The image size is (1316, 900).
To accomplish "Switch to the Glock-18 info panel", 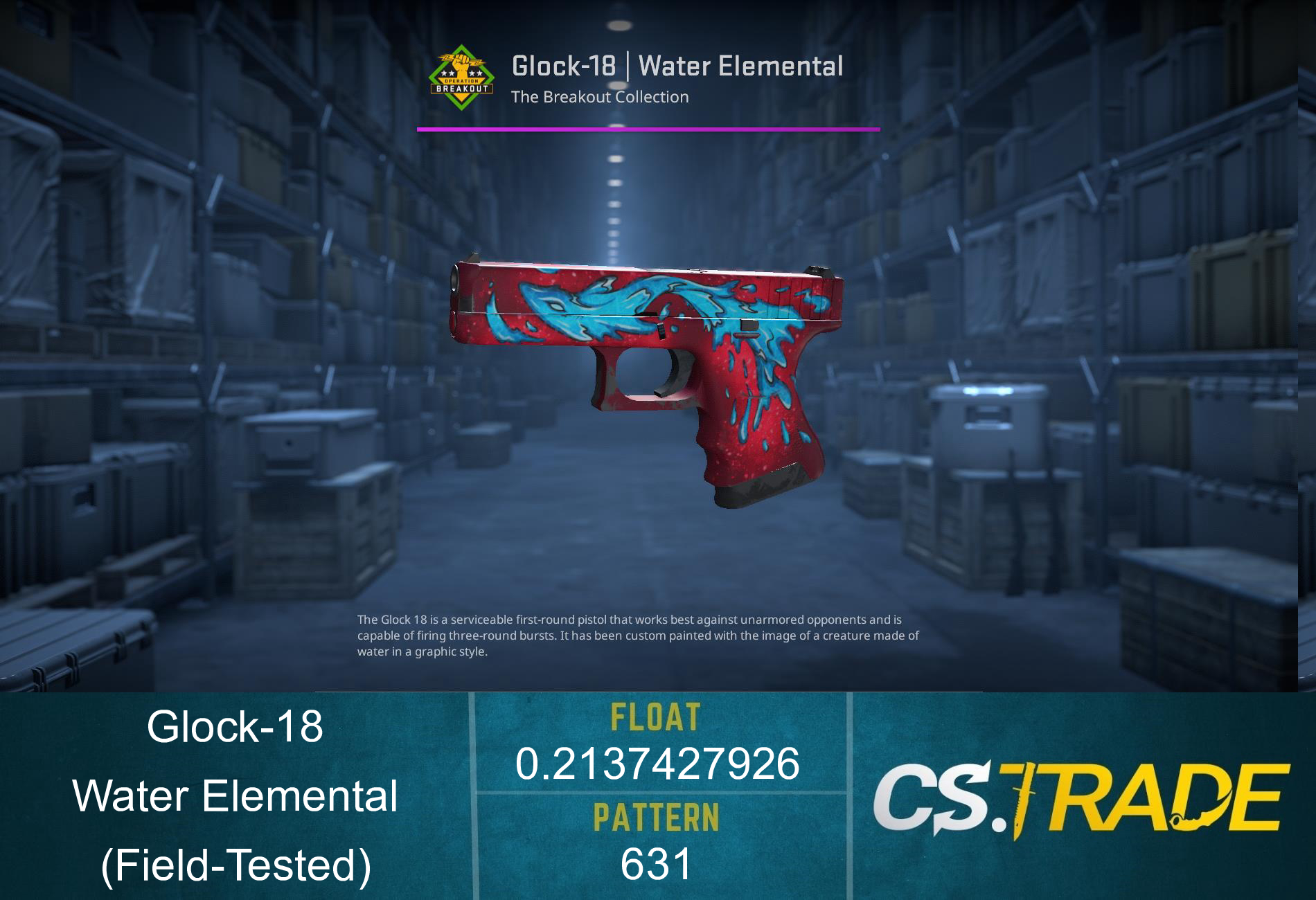I will click(238, 727).
